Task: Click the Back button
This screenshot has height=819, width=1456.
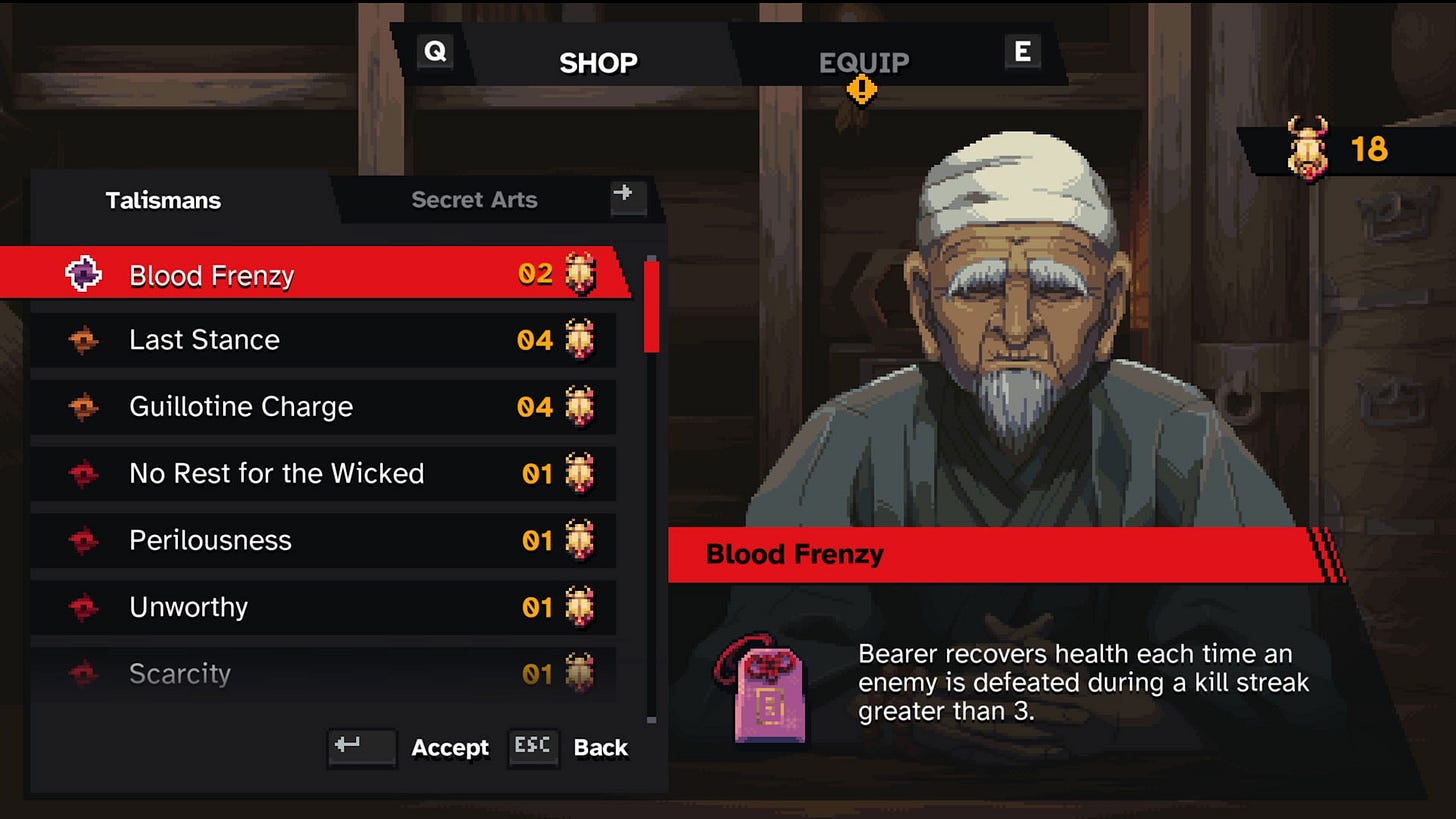Action: (x=600, y=747)
